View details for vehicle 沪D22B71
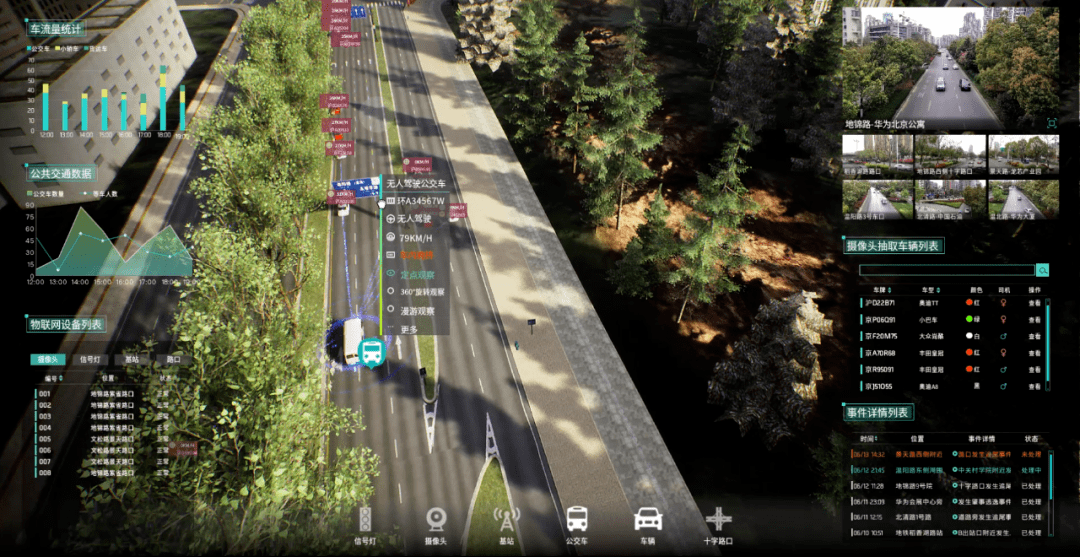1080x557 pixels. 1035,301
